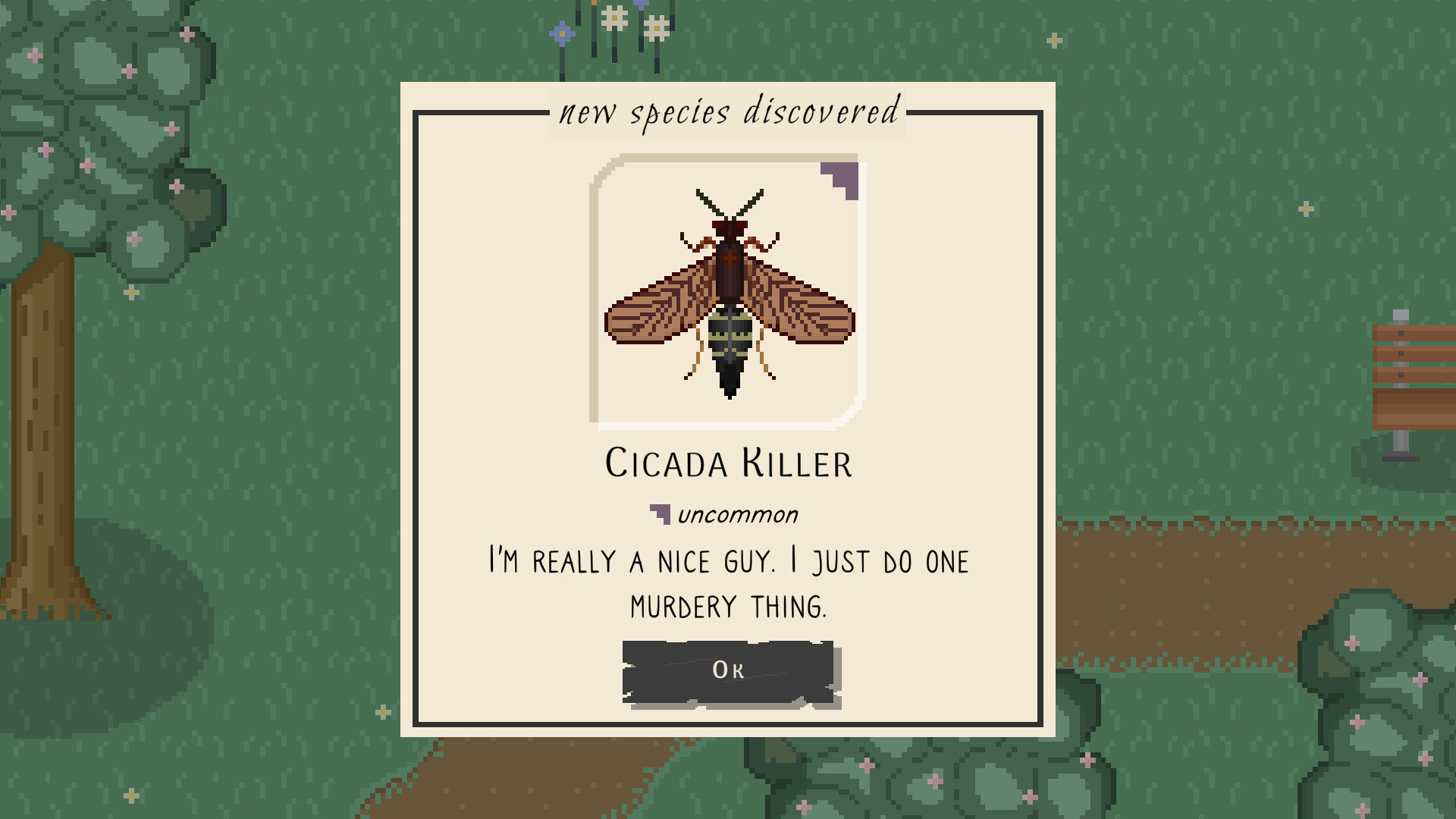Image resolution: width=1456 pixels, height=819 pixels.
Task: Select the Cicada Killer name text
Action: (x=726, y=463)
